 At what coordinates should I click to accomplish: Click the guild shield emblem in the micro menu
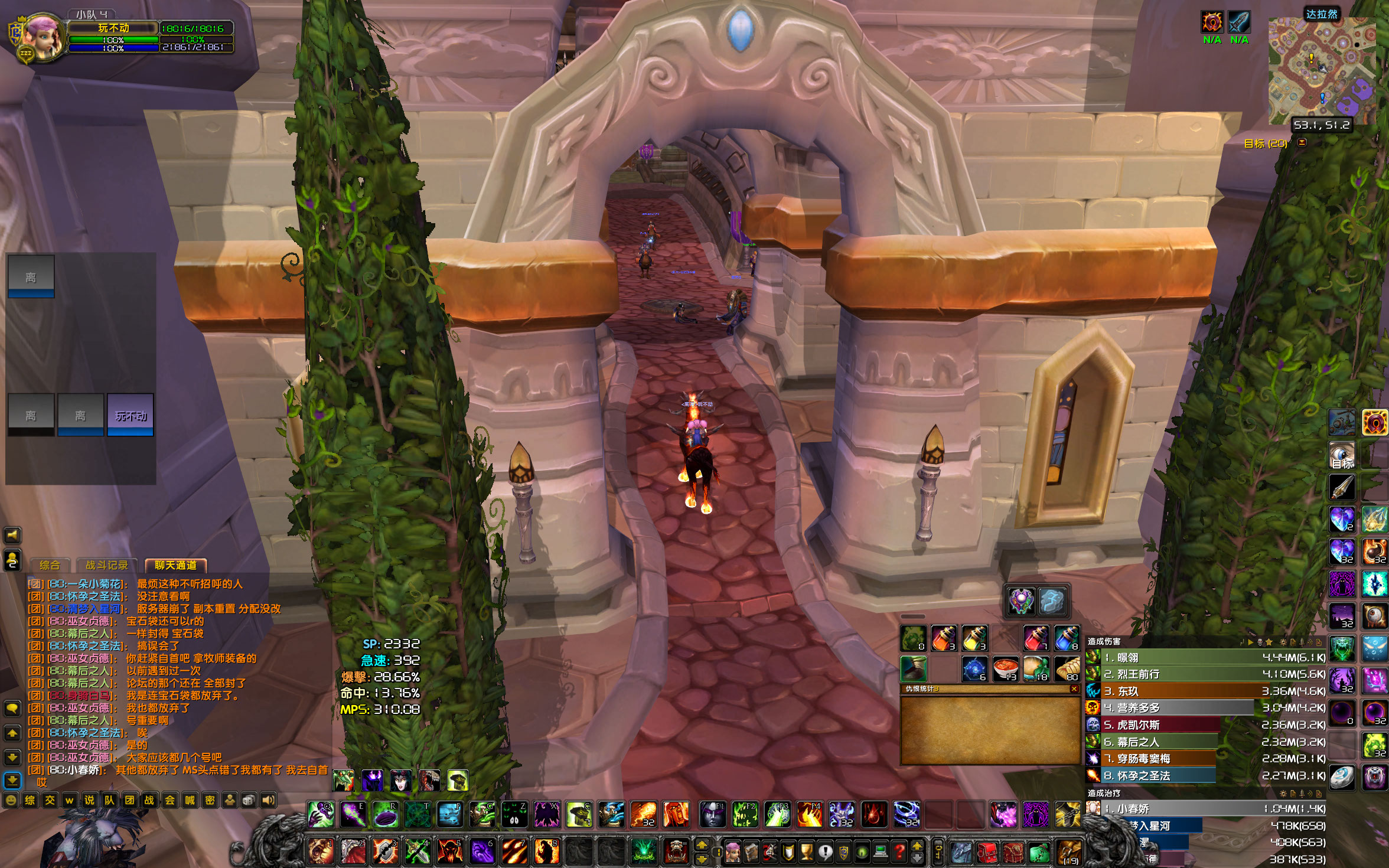(843, 853)
